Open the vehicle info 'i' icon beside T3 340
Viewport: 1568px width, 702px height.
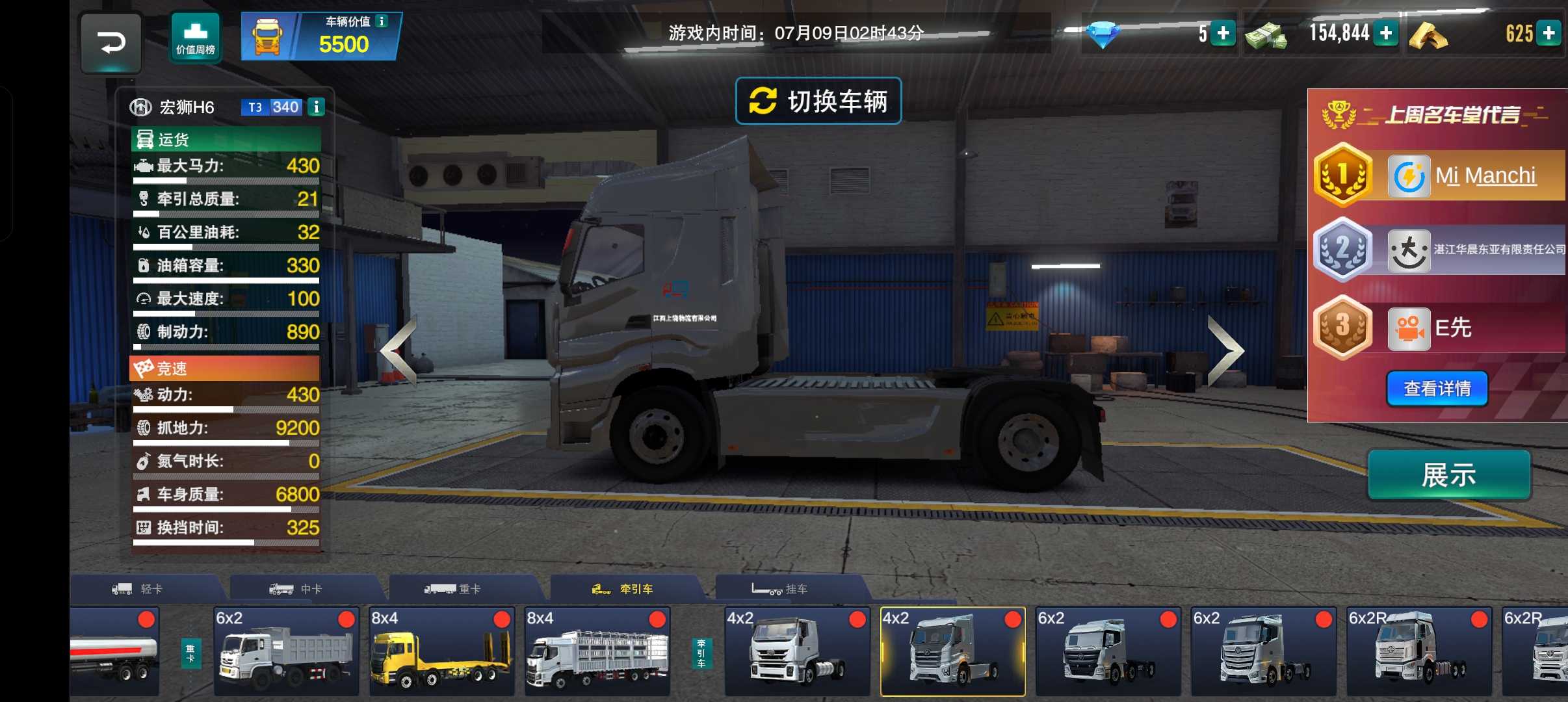pos(317,107)
